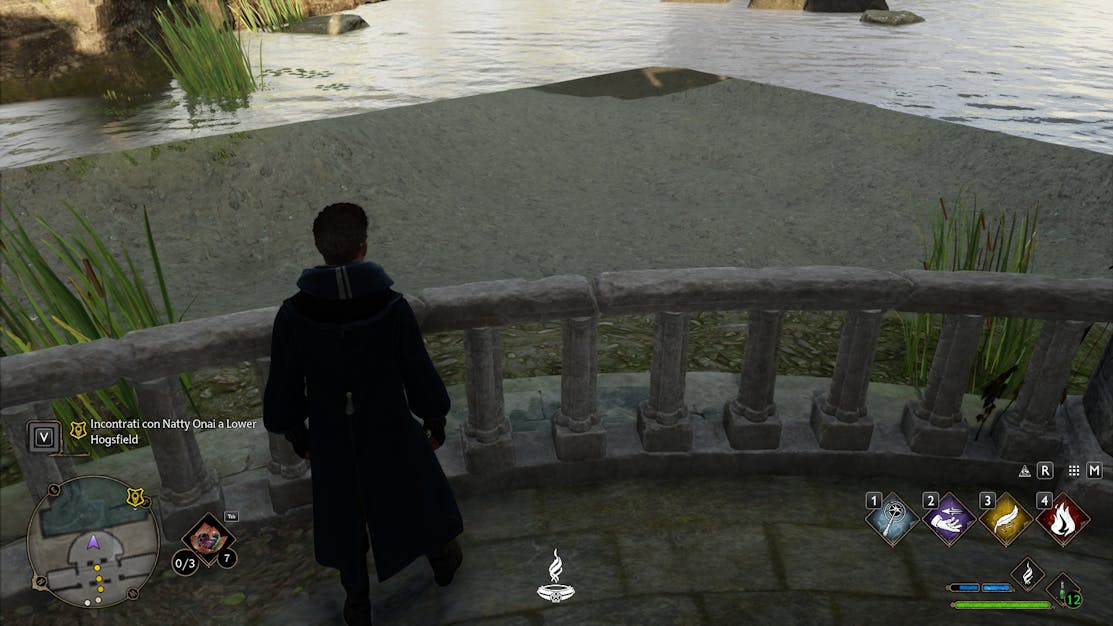The image size is (1113, 626).
Task: Cast the red Incendio flame spell
Action: pos(1062,520)
